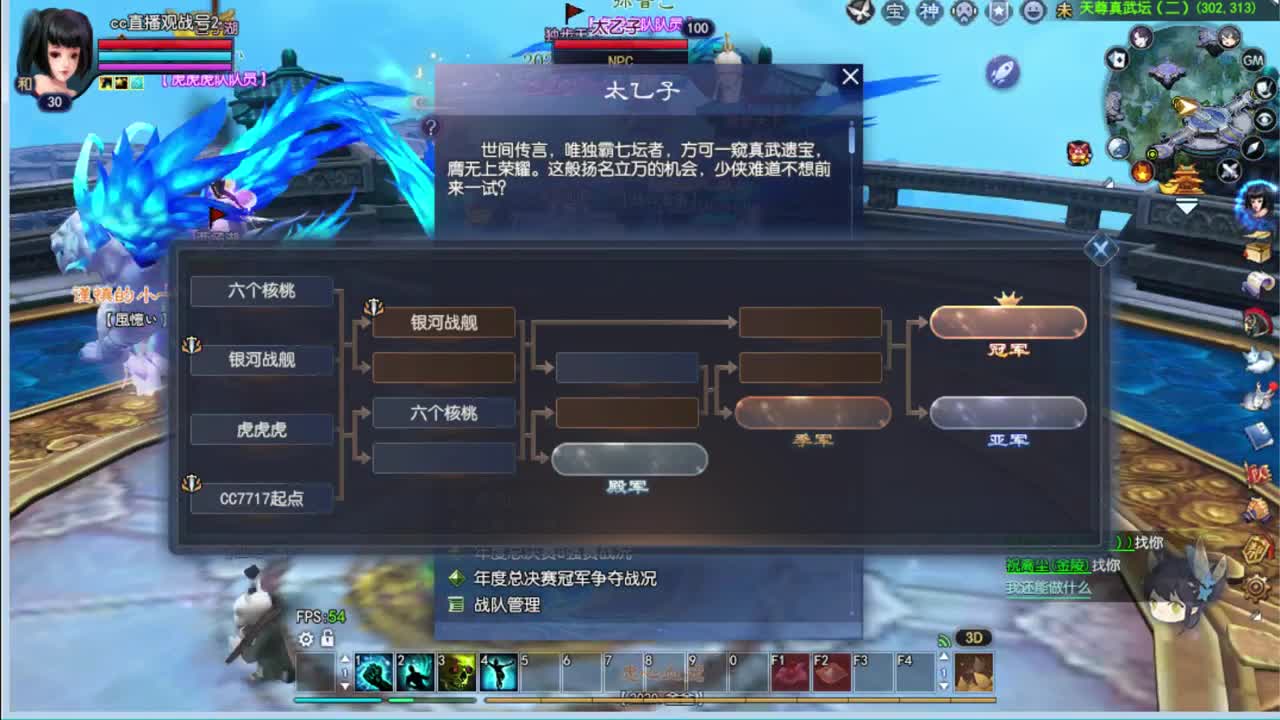Click the 冠军 champion slot with crown
Image resolution: width=1280 pixels, height=720 pixels.
pos(1007,322)
